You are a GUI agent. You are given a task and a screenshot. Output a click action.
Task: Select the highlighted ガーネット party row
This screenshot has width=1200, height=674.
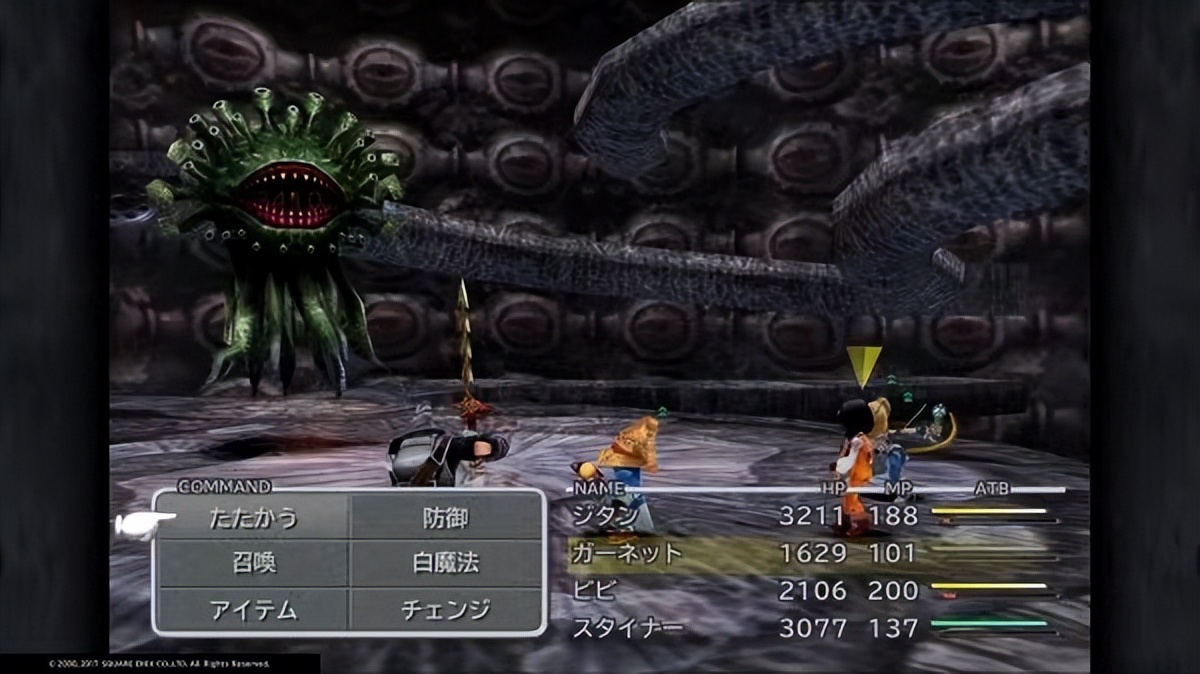[x=626, y=553]
